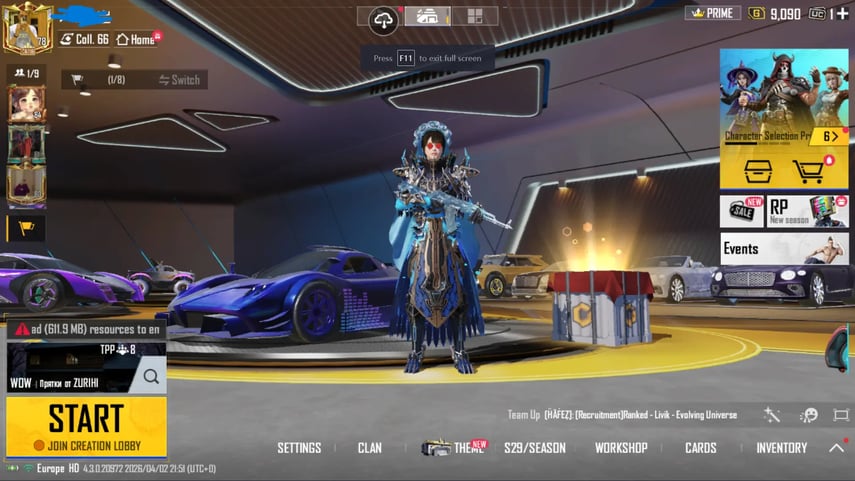Open the Cards menu
Viewport: 855px width, 481px height.
pos(701,448)
